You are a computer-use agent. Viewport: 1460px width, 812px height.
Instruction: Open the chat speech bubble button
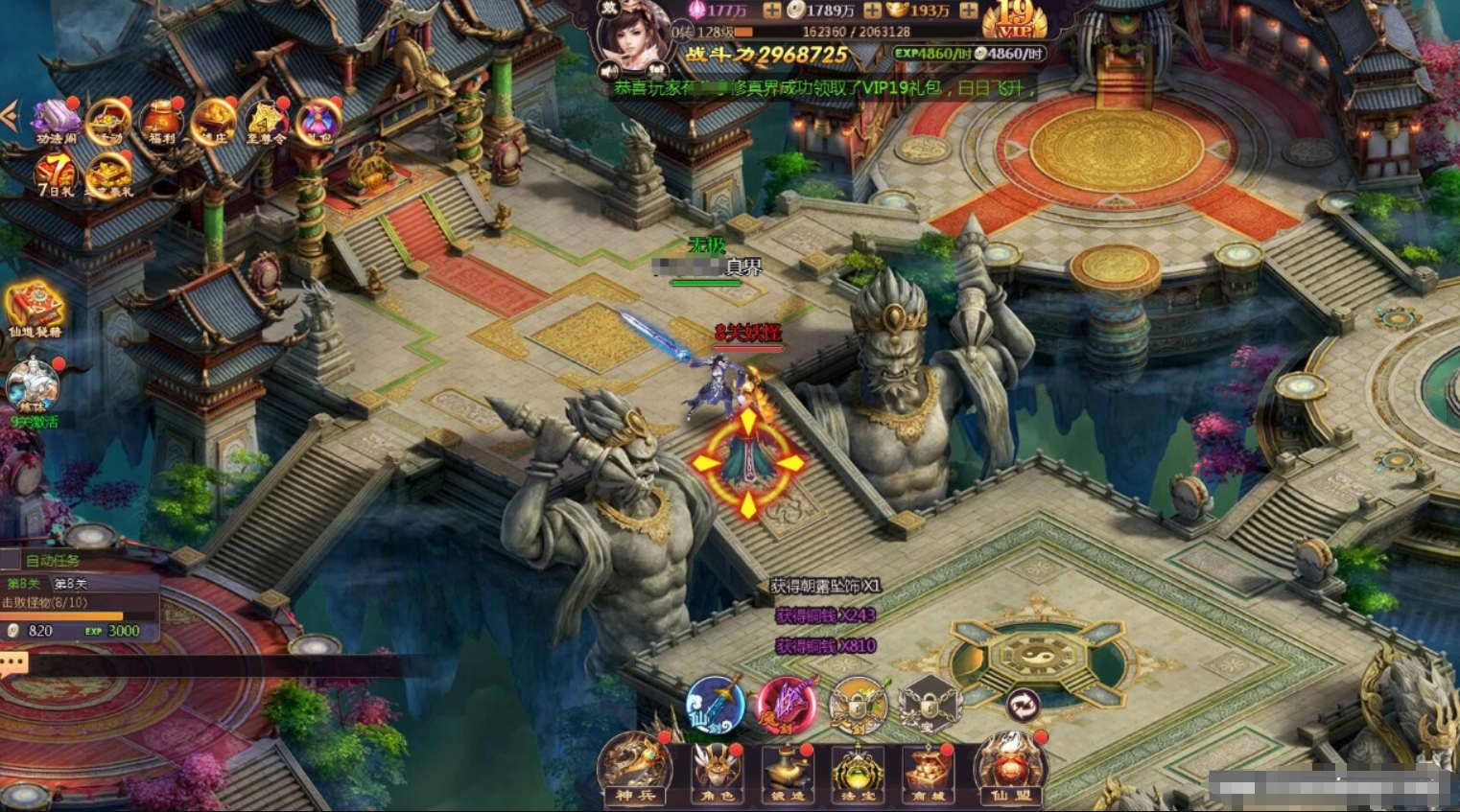point(13,663)
